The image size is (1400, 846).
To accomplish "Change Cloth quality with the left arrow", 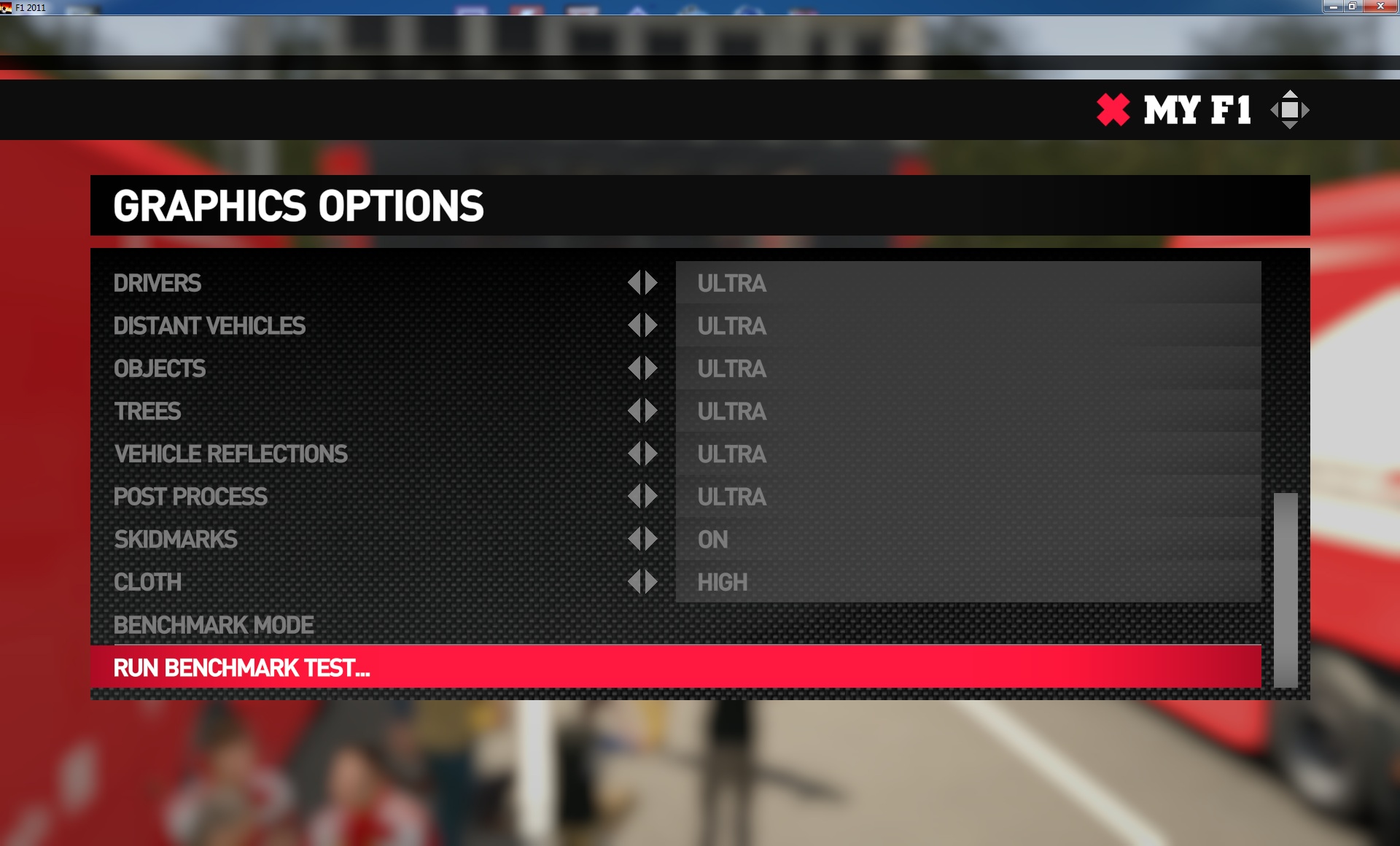I will (634, 582).
